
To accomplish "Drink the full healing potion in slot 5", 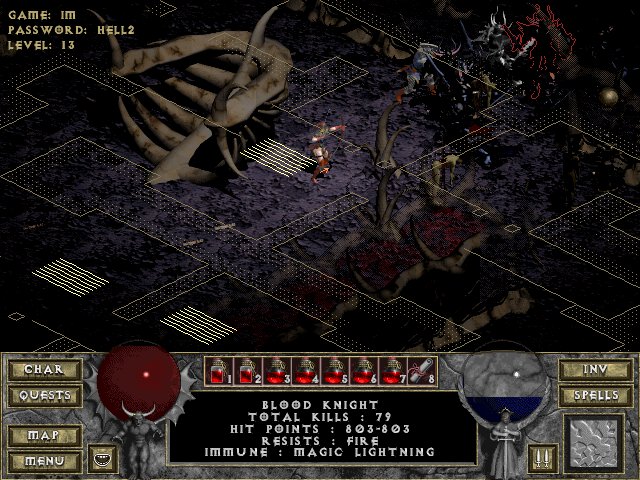I will [x=335, y=372].
